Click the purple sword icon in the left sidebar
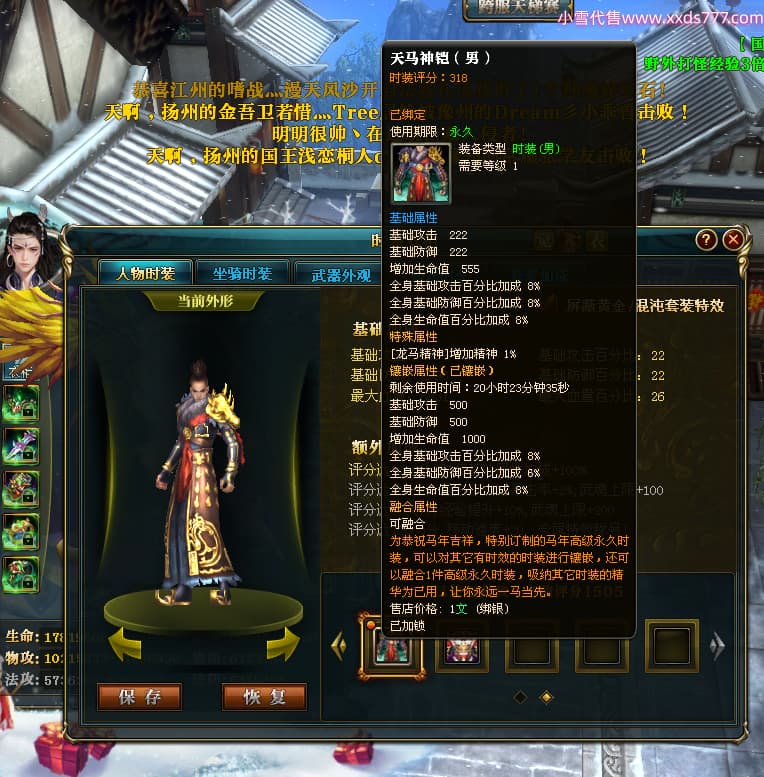 click(x=21, y=447)
